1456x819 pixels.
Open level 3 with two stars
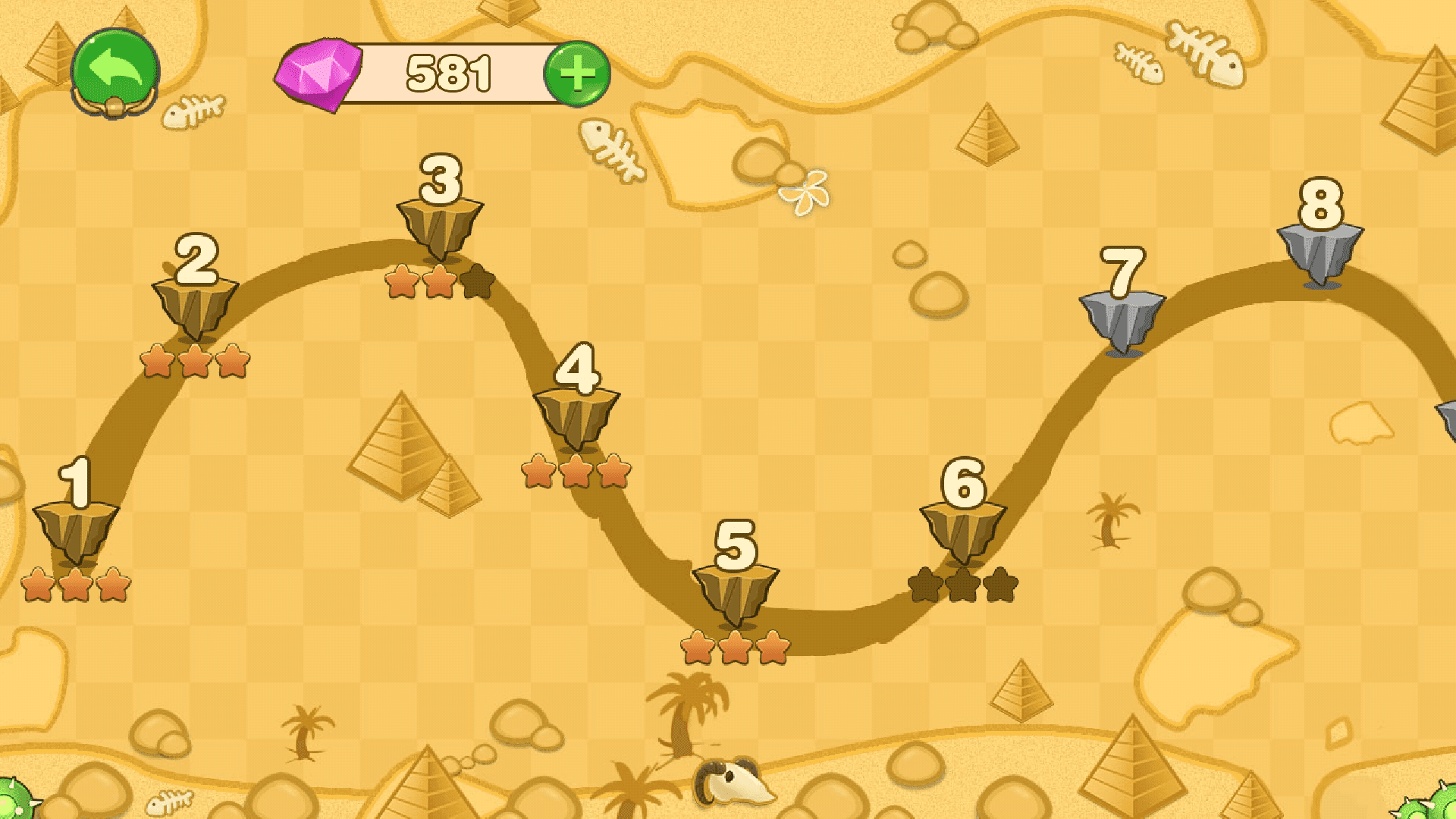pyautogui.click(x=440, y=220)
